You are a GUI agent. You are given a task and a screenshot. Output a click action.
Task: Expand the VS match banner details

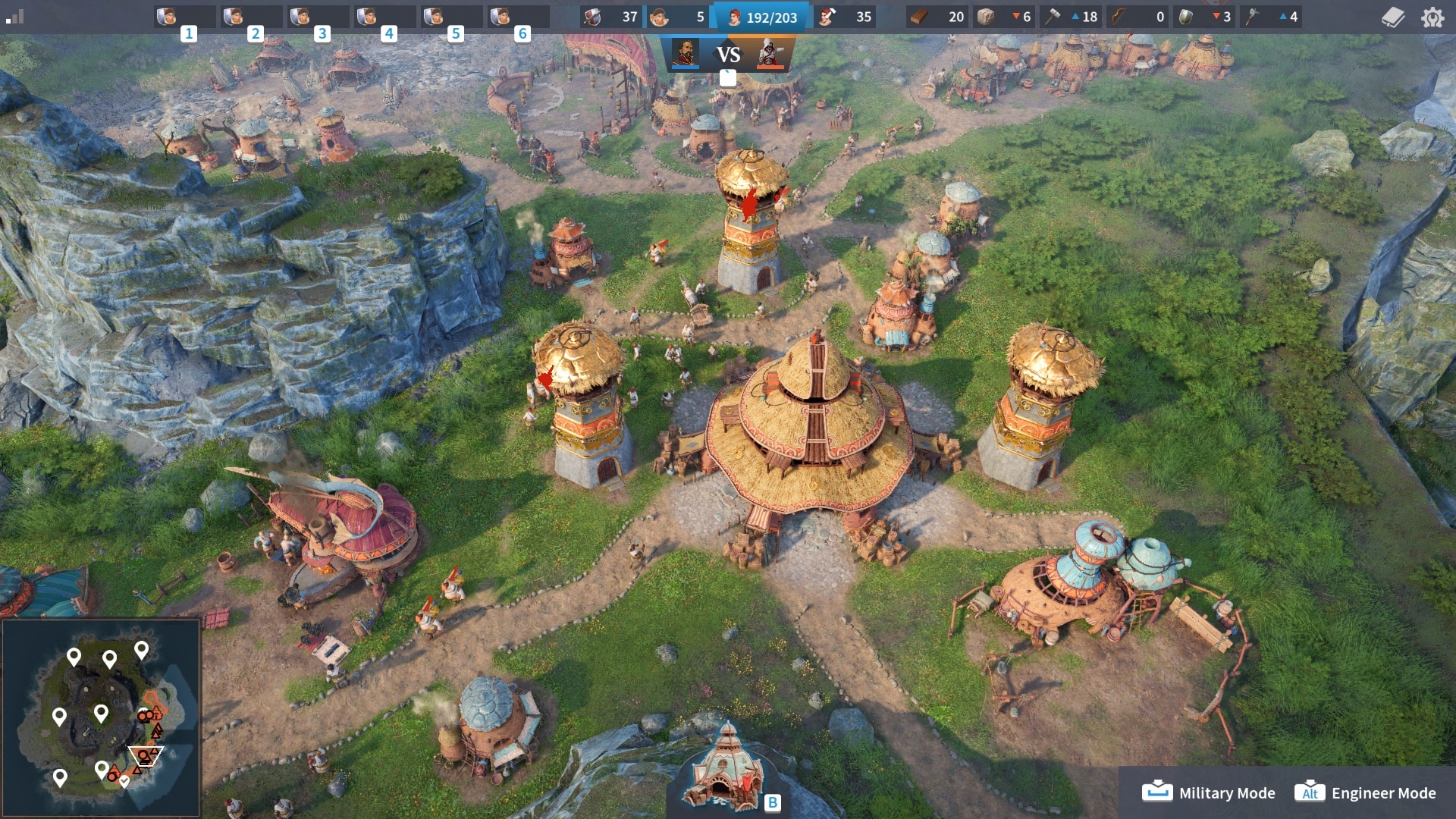pyautogui.click(x=729, y=77)
